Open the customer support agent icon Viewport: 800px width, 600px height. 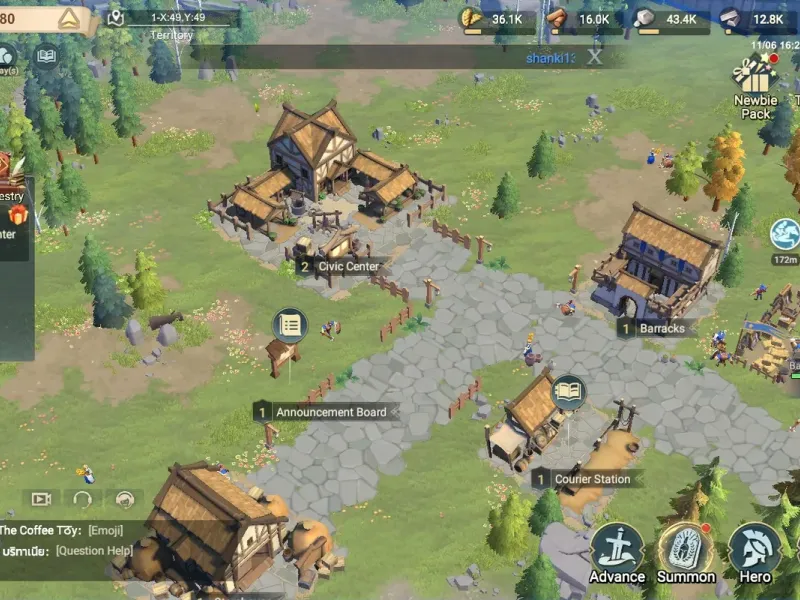coord(125,498)
